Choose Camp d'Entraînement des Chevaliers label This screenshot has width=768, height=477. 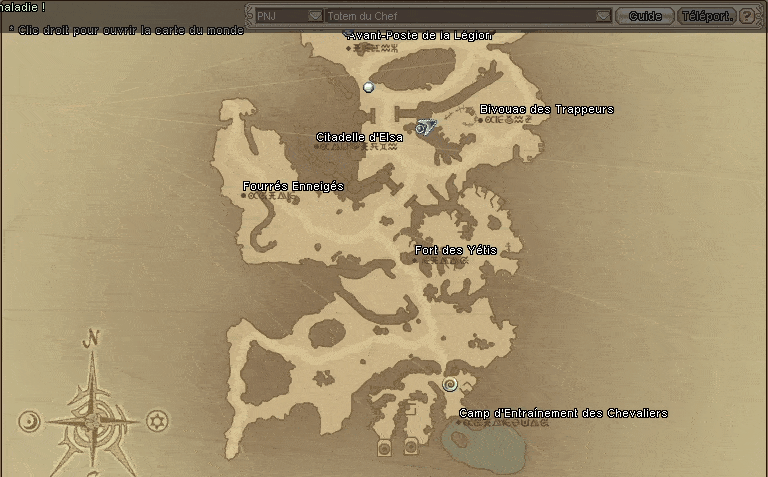click(562, 413)
